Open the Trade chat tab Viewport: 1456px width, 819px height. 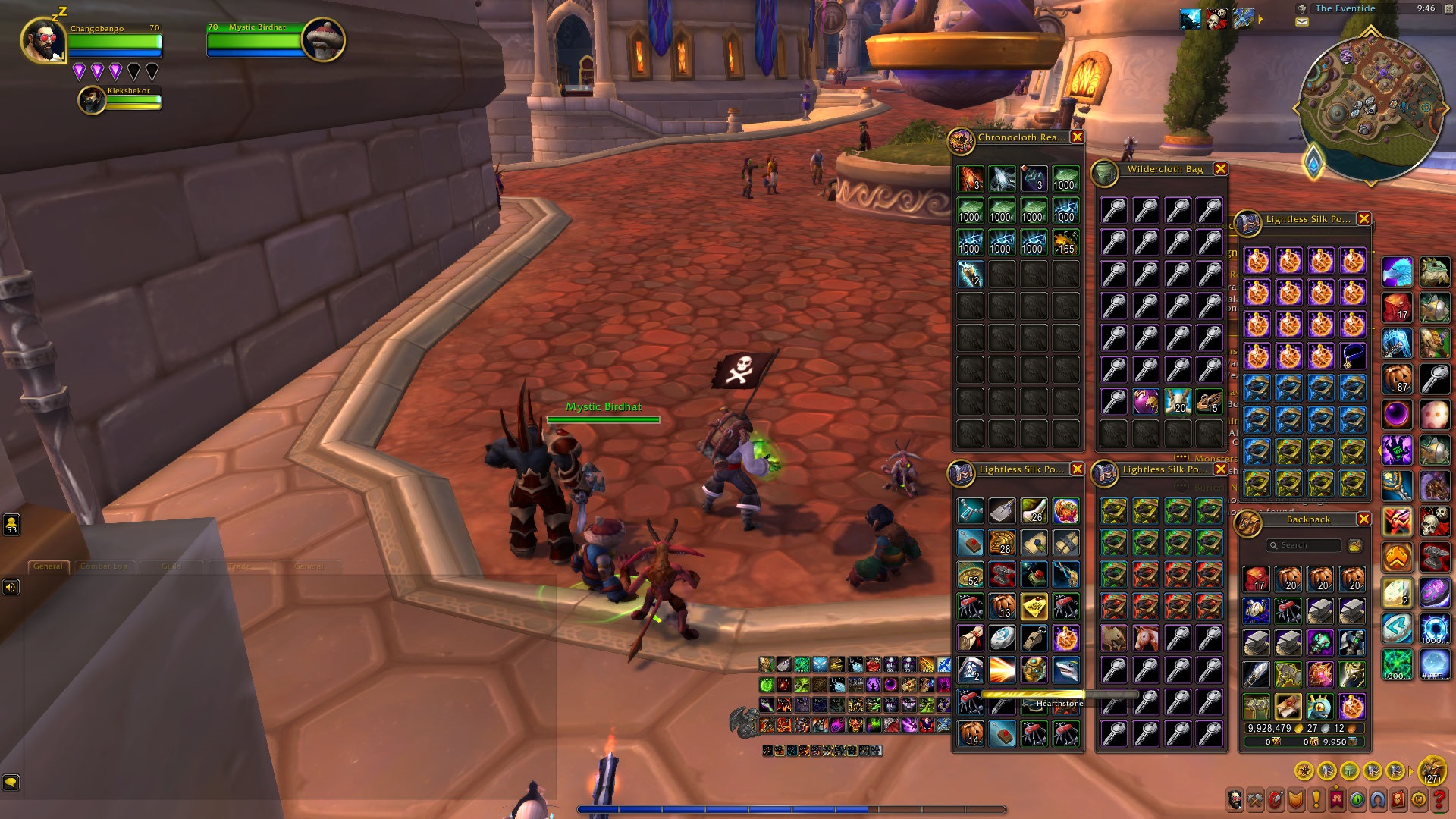coord(240,566)
